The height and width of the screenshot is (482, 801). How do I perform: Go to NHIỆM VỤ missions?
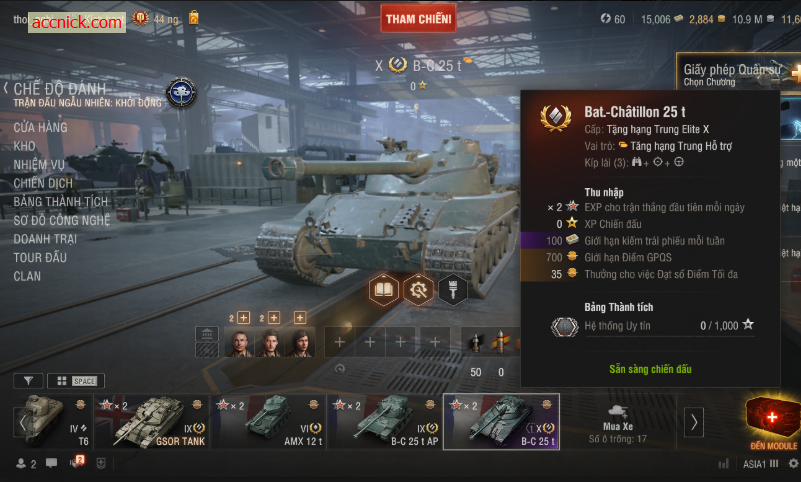[39, 165]
